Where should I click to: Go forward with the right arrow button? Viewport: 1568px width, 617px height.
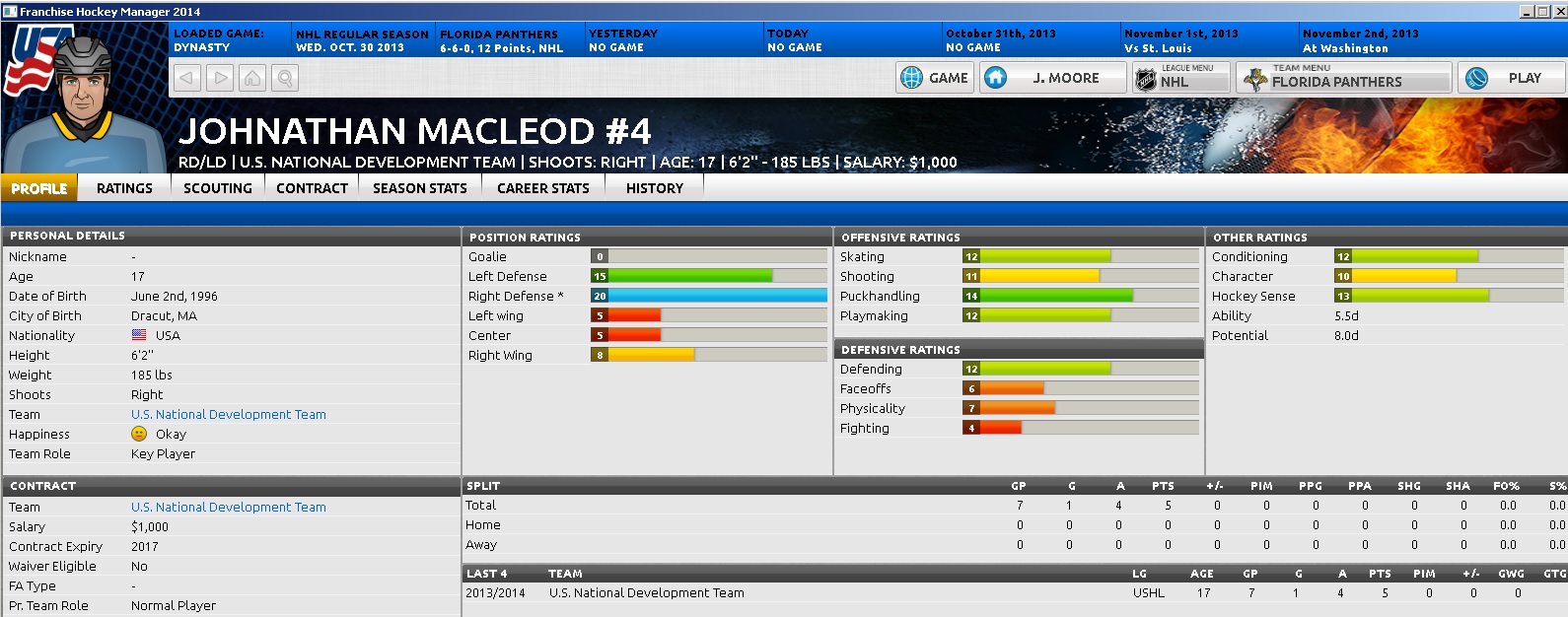pos(221,78)
